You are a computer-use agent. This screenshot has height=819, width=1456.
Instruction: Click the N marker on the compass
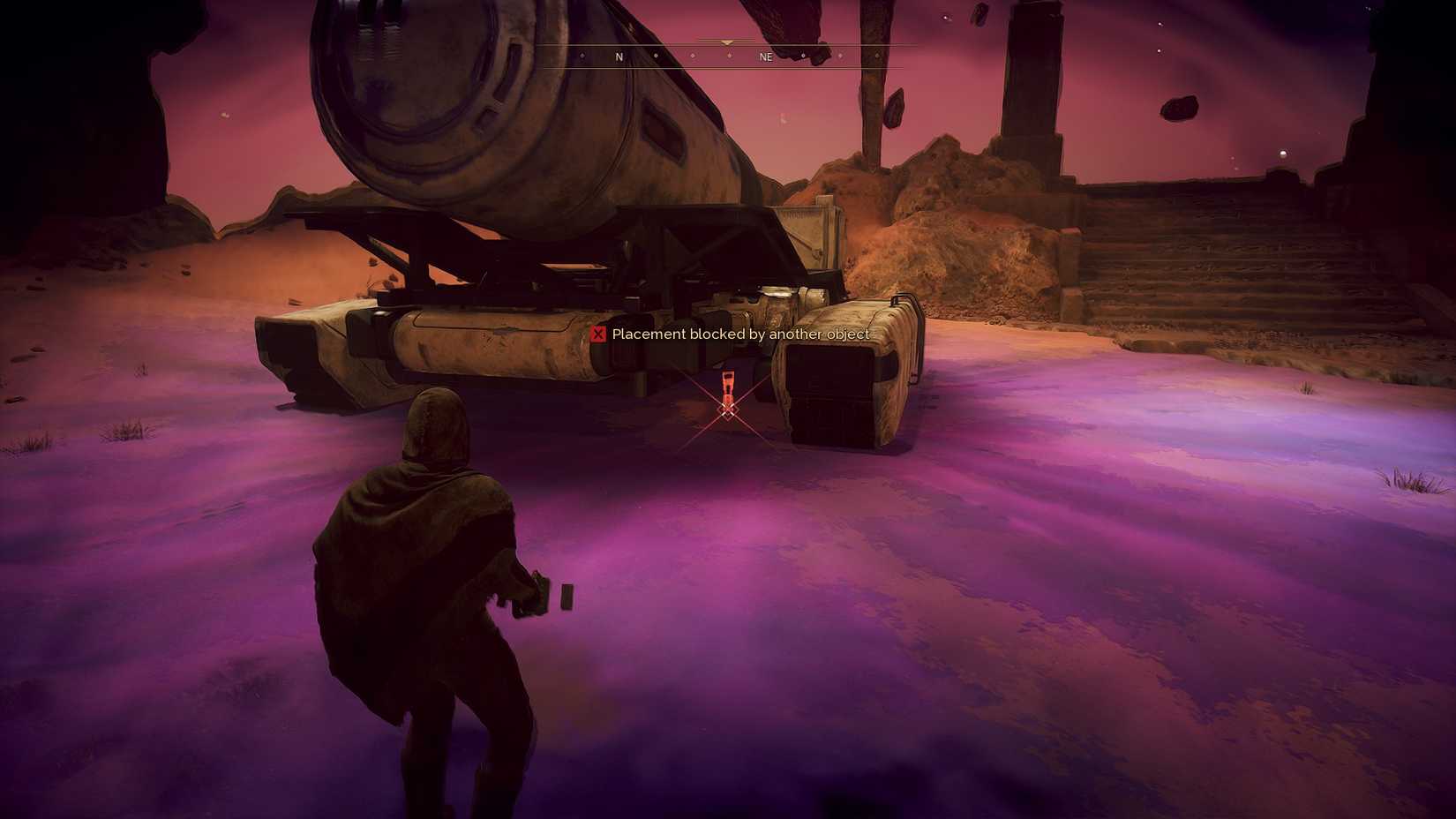click(x=619, y=56)
